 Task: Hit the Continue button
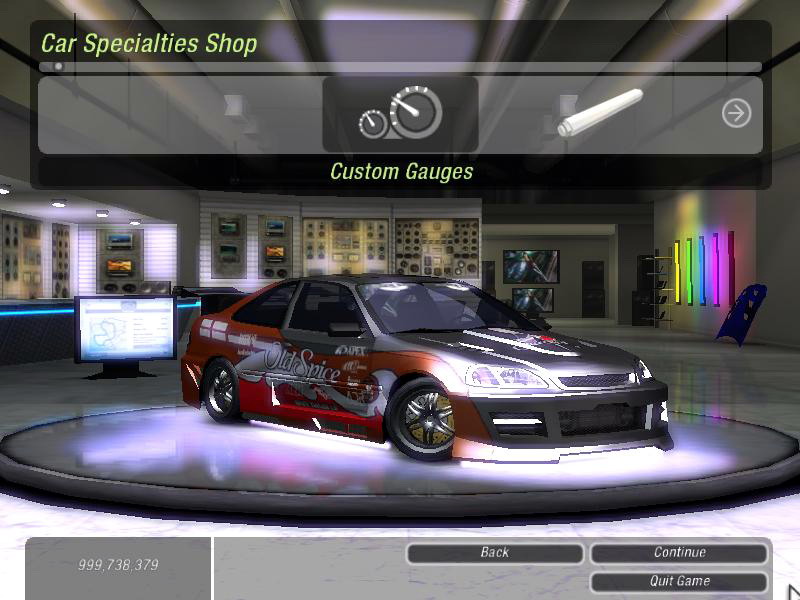pos(679,553)
